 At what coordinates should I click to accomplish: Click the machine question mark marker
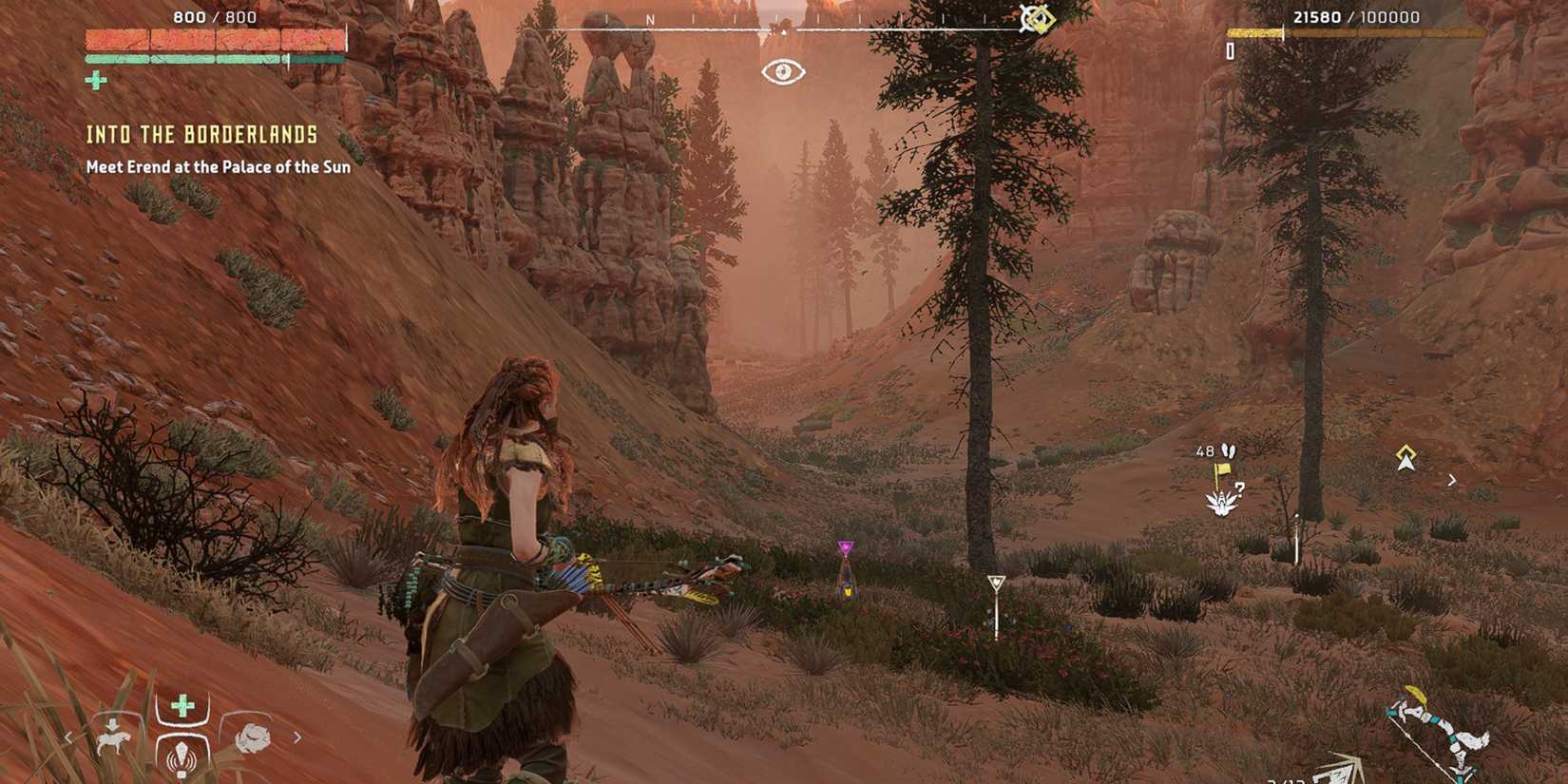pyautogui.click(x=1241, y=489)
